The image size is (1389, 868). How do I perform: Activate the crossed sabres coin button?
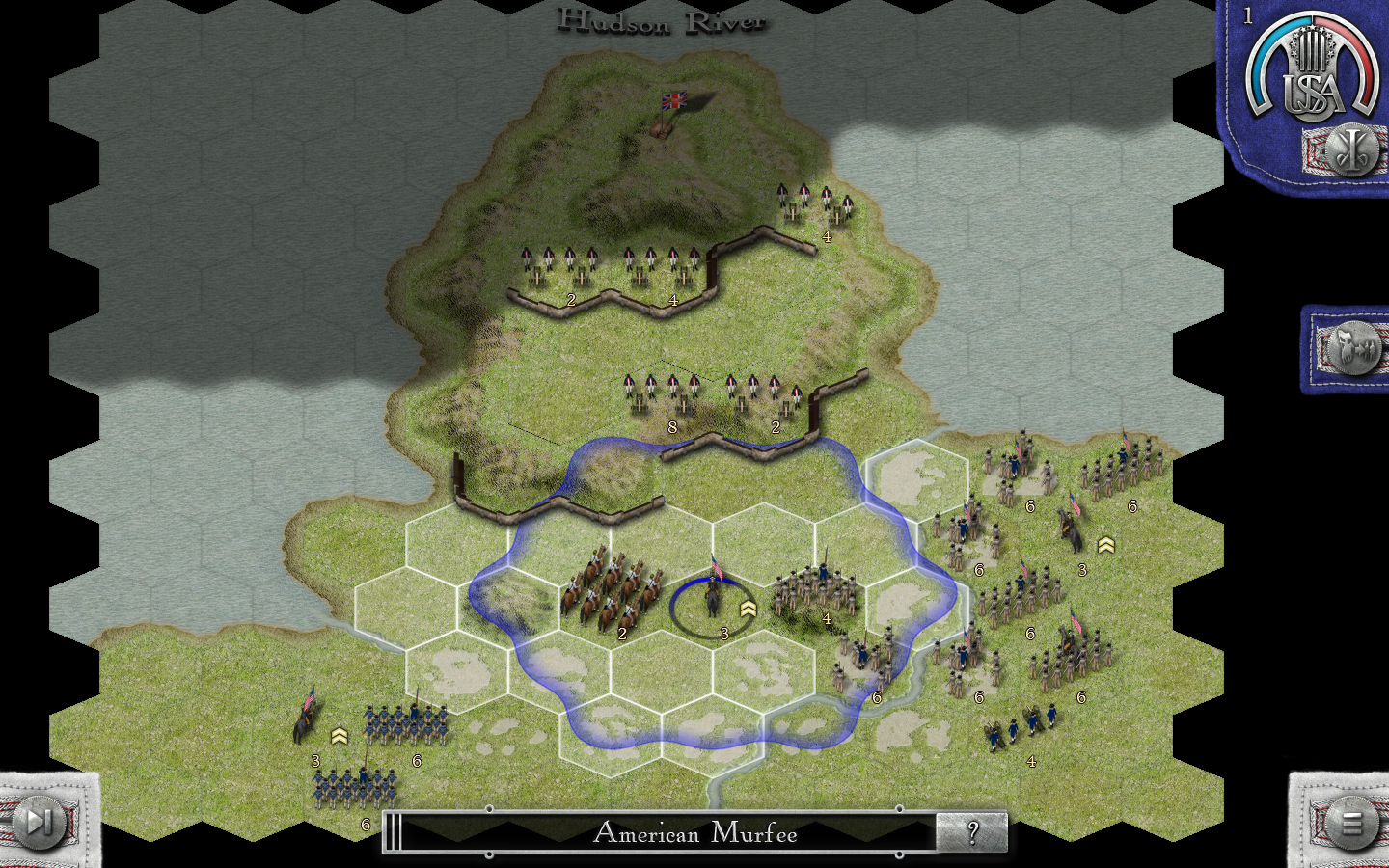(1353, 149)
